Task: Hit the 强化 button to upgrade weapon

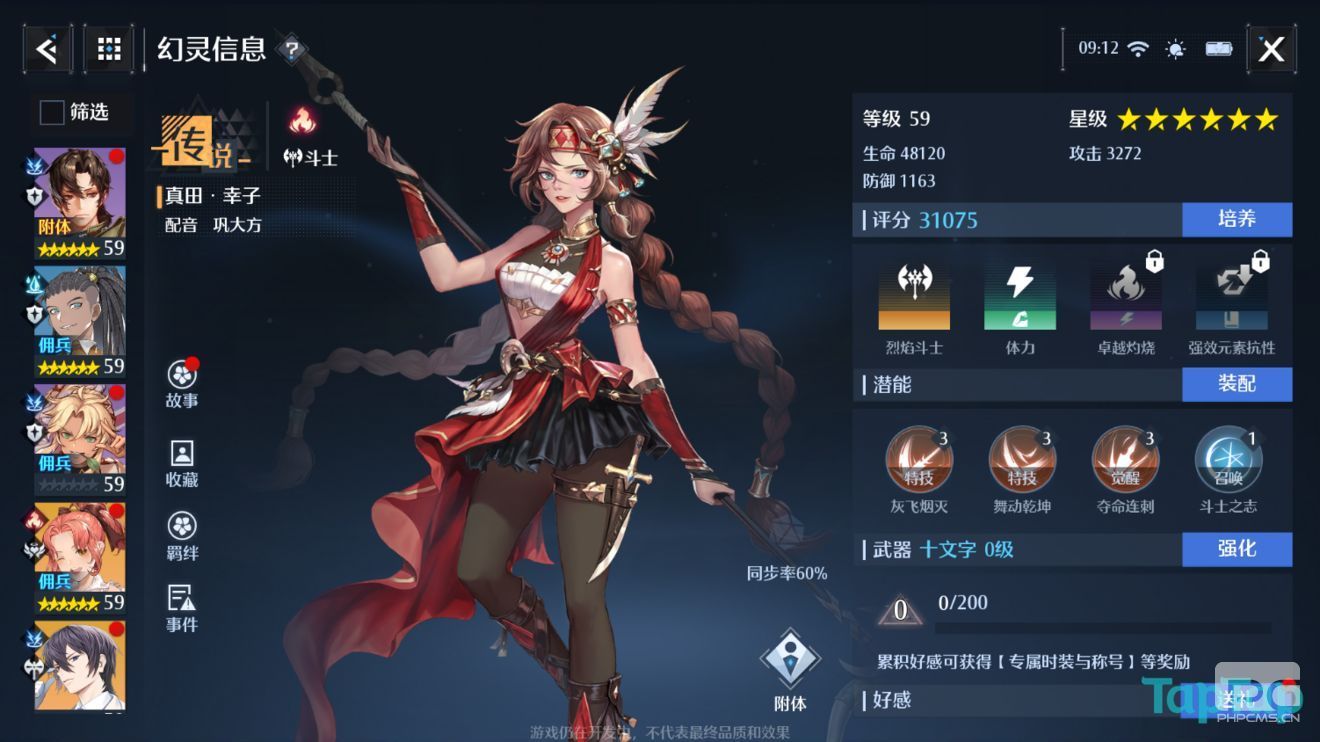Action: click(1237, 549)
